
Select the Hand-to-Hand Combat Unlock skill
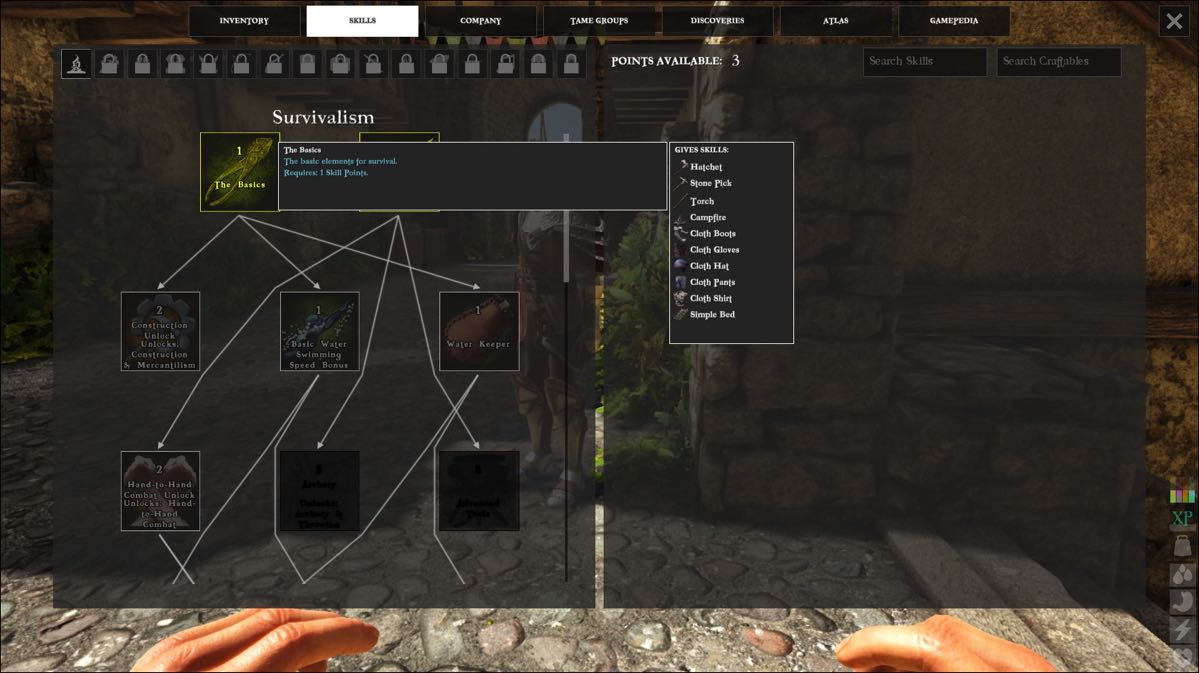point(160,491)
